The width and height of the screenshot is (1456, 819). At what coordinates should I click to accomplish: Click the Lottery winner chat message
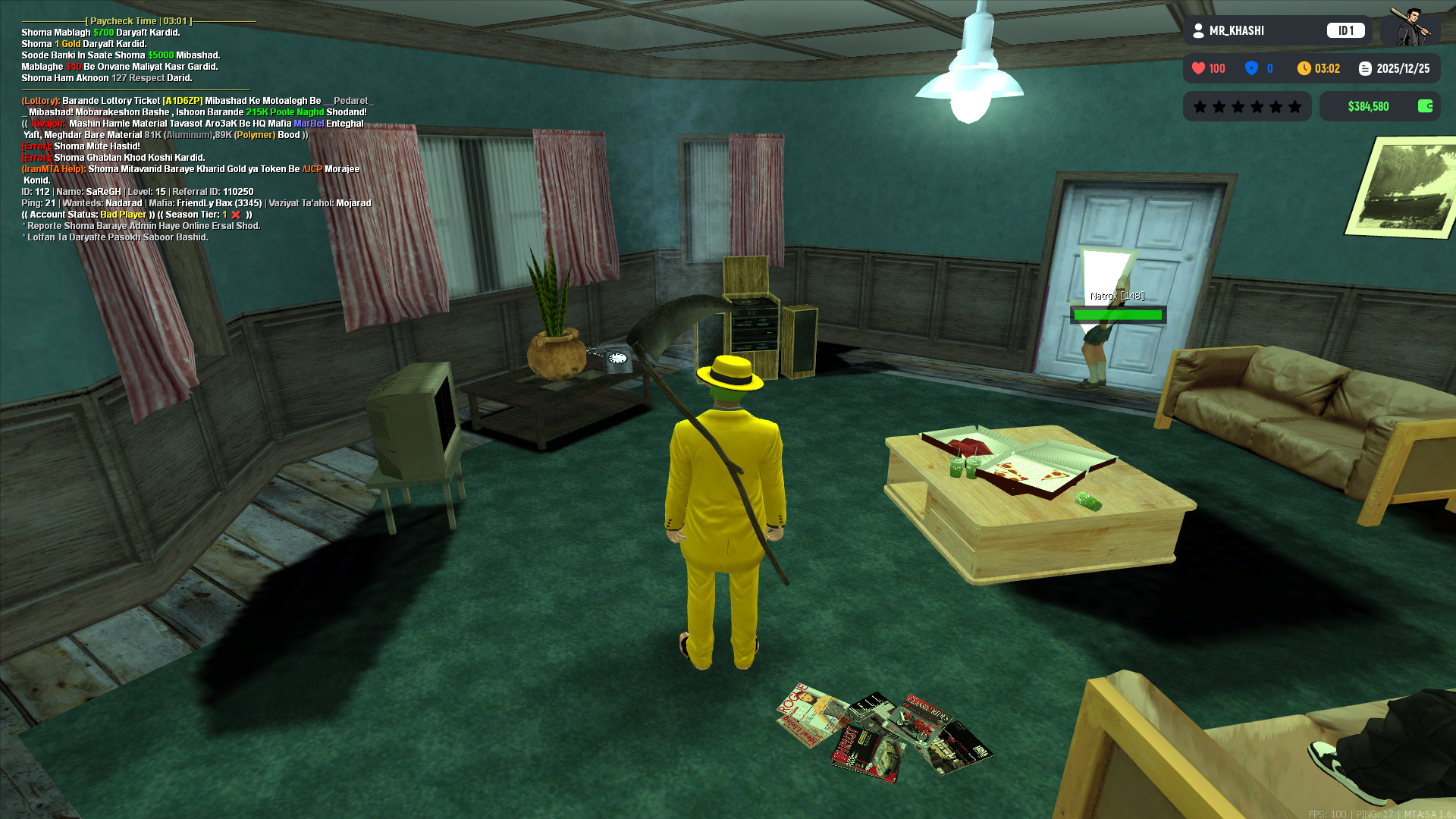(x=197, y=106)
